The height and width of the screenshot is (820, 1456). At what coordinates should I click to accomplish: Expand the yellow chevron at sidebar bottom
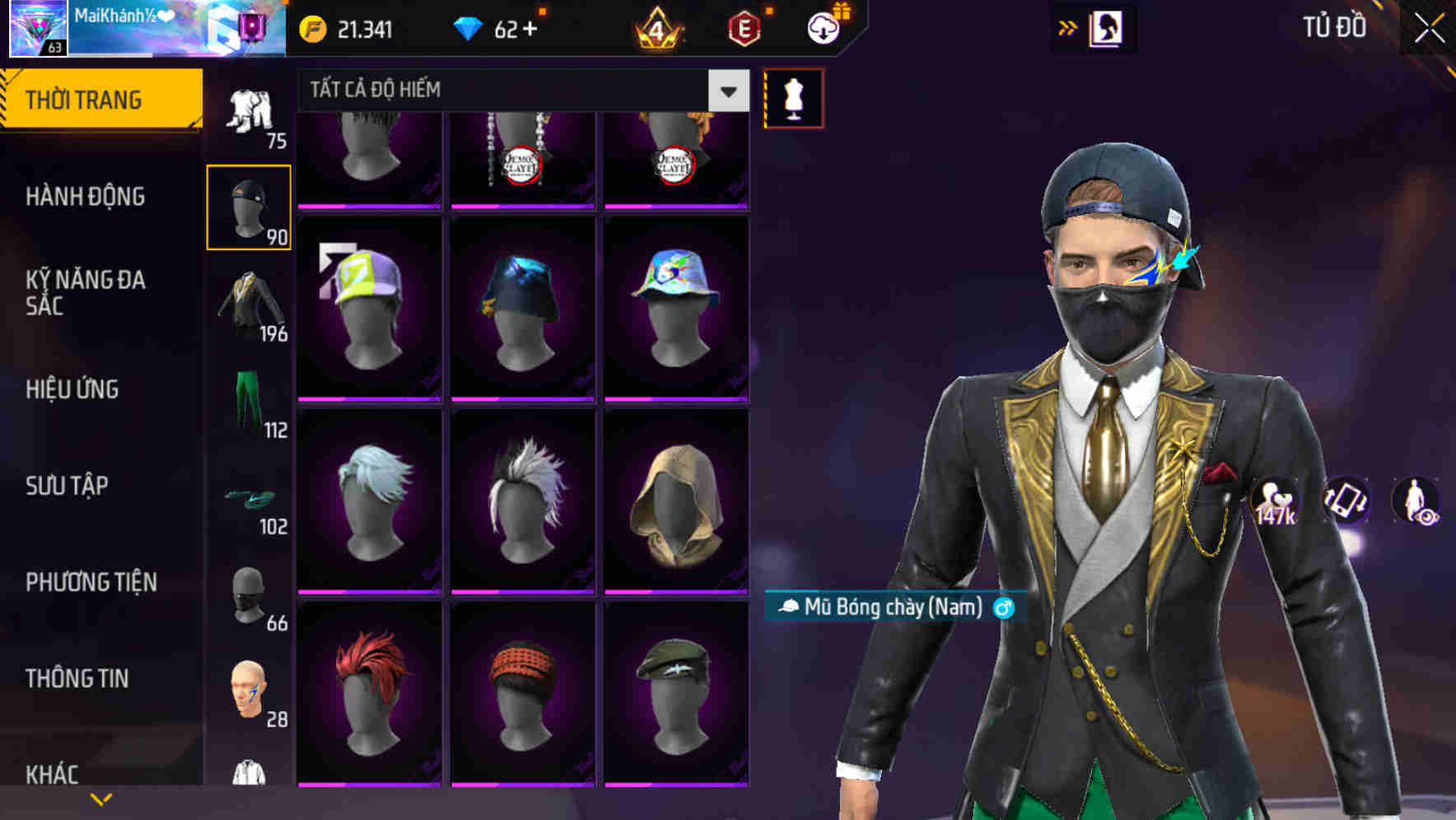click(99, 799)
